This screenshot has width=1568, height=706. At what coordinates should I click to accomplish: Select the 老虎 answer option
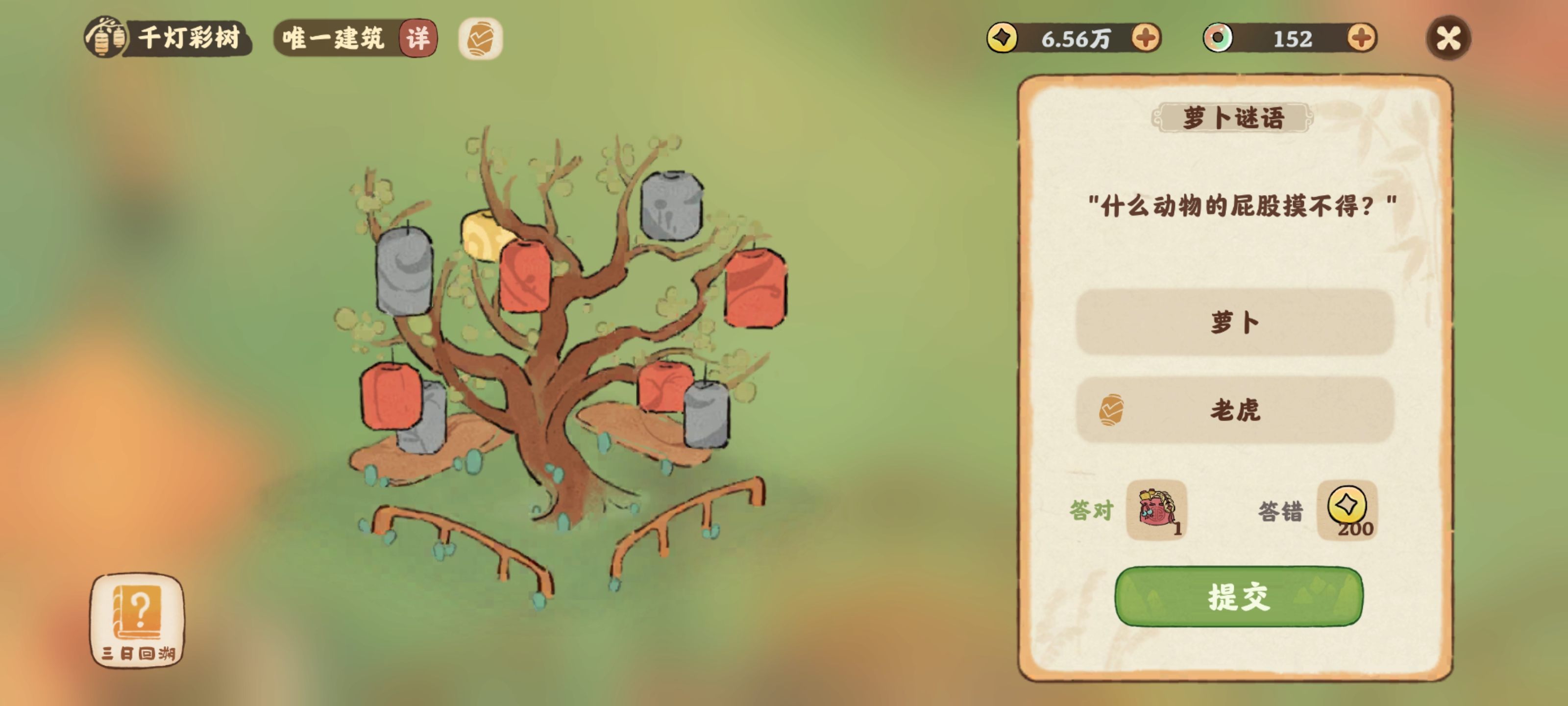point(1234,410)
